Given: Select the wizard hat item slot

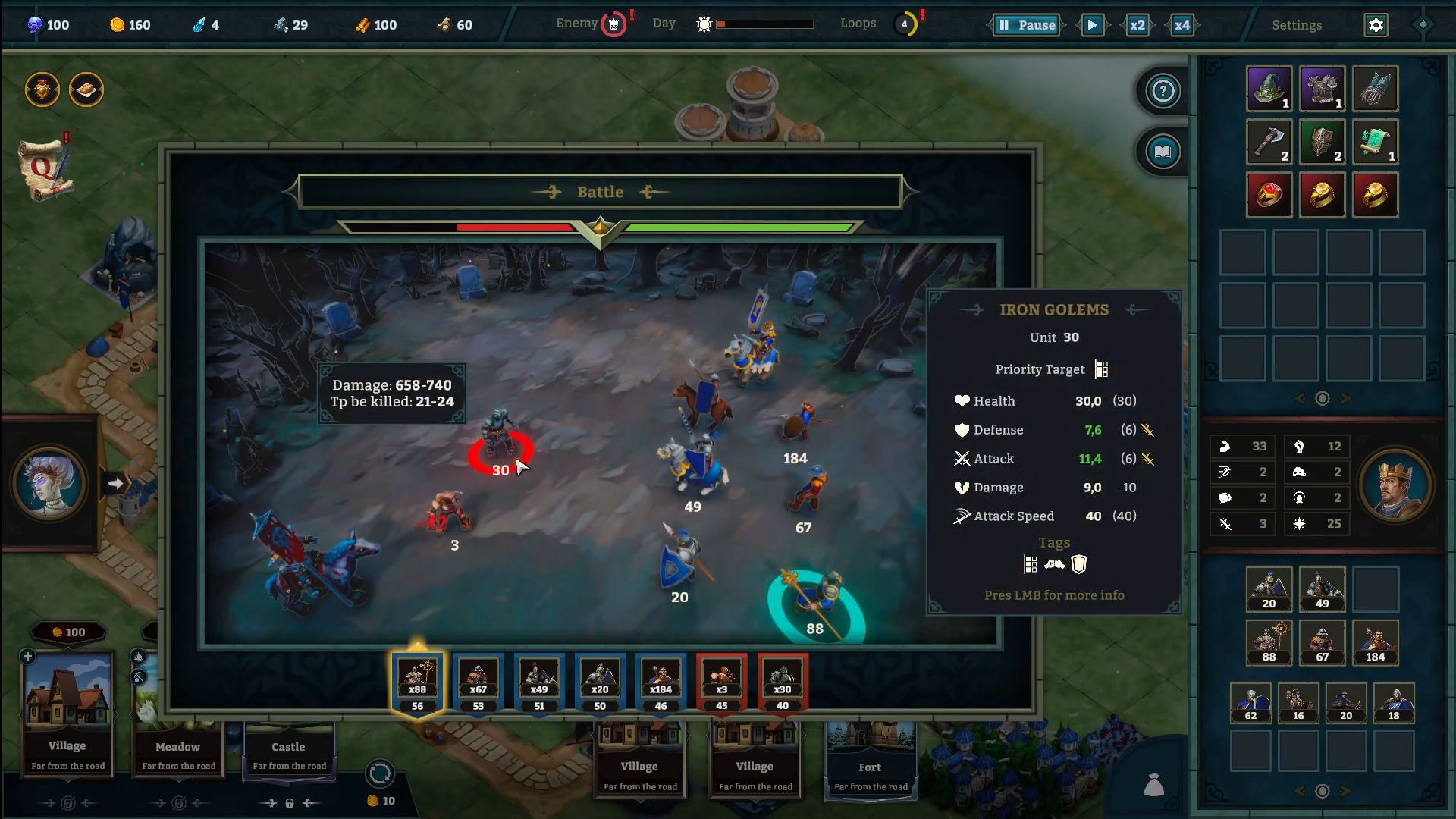Looking at the screenshot, I should pyautogui.click(x=1269, y=89).
